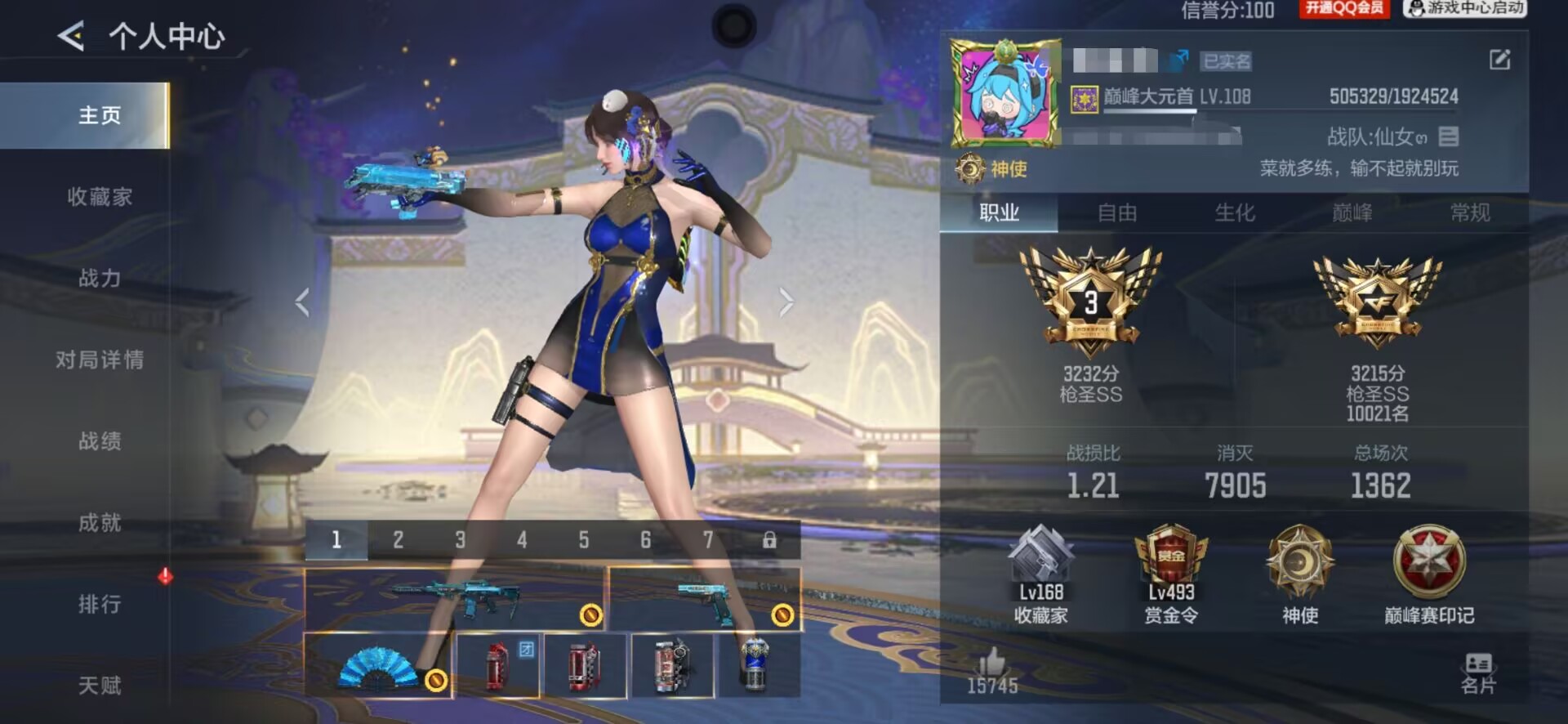Open the 天赋 talents page
Image resolution: width=1568 pixels, height=724 pixels.
100,685
